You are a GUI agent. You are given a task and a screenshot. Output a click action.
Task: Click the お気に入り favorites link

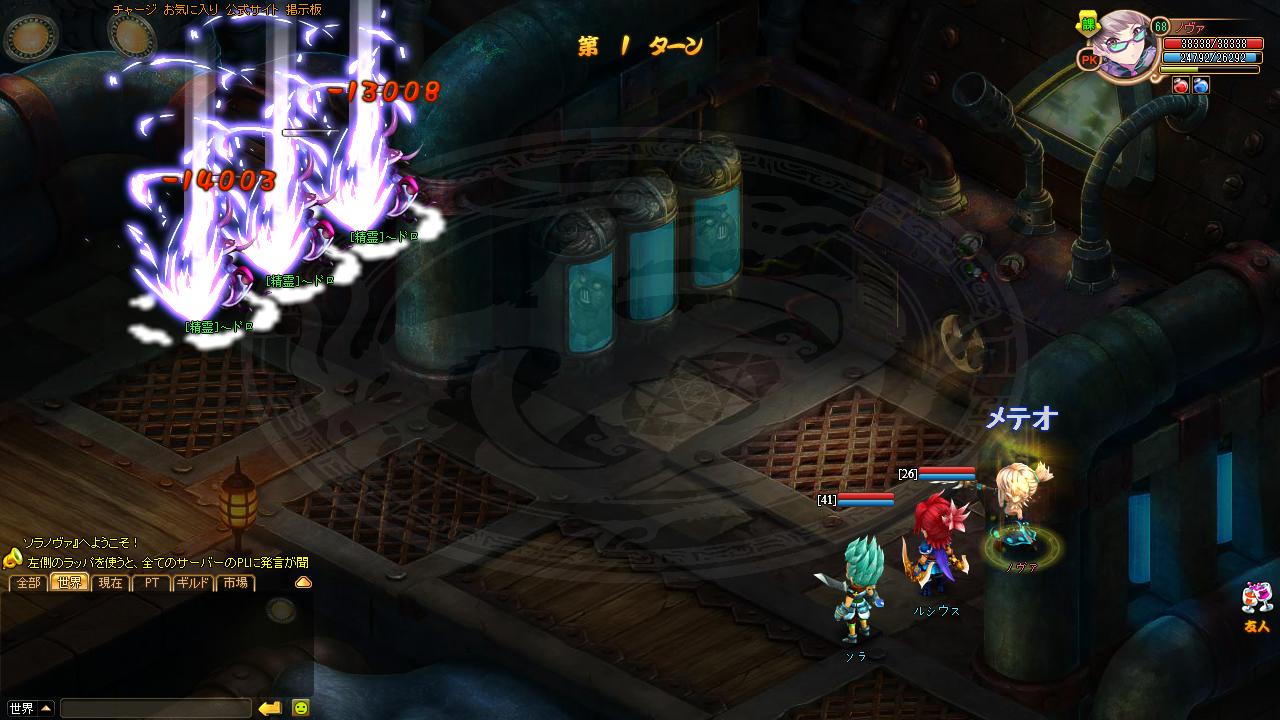(187, 9)
